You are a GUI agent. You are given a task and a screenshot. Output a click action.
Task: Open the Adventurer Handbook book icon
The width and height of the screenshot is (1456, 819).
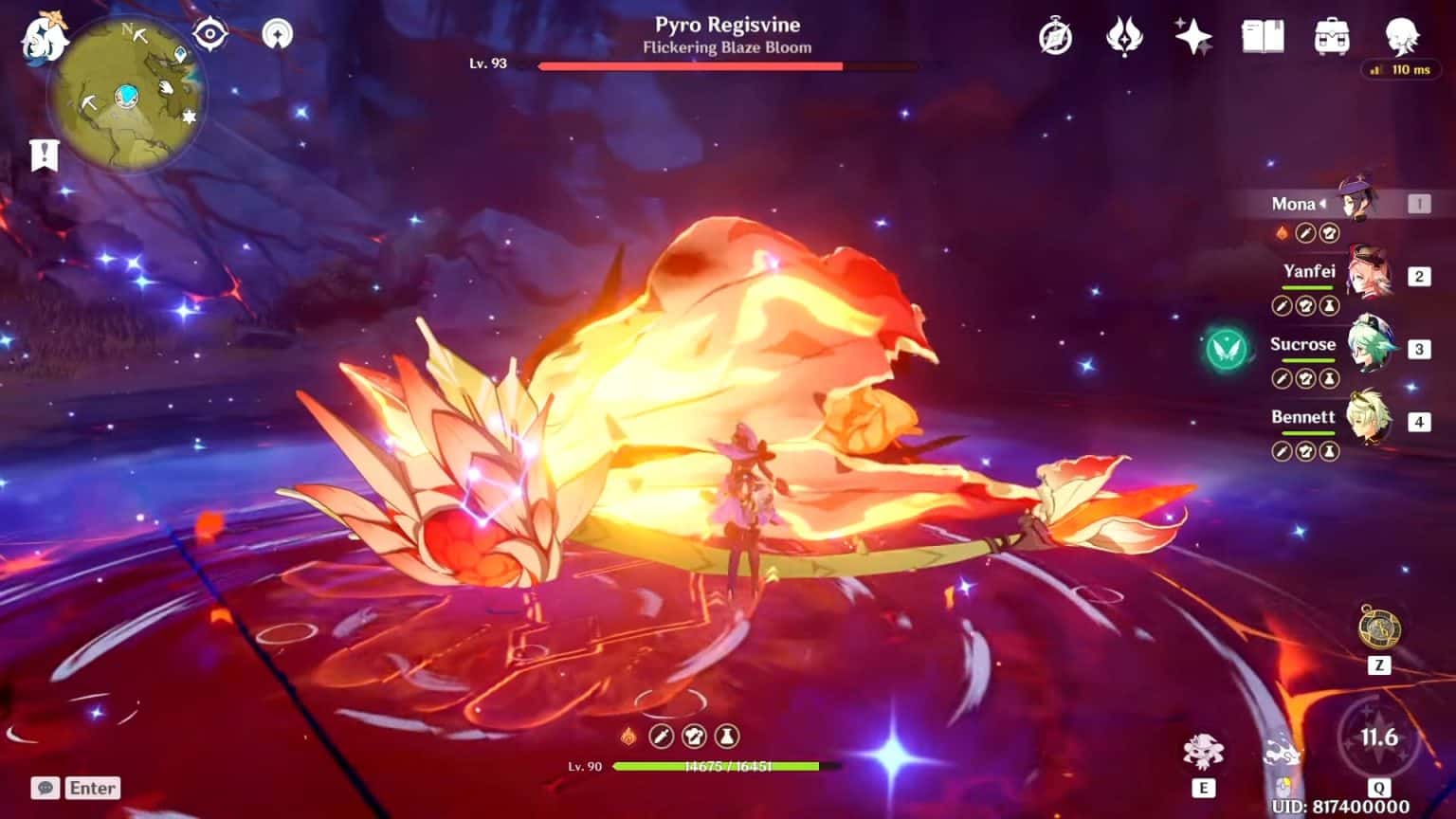tap(1263, 38)
